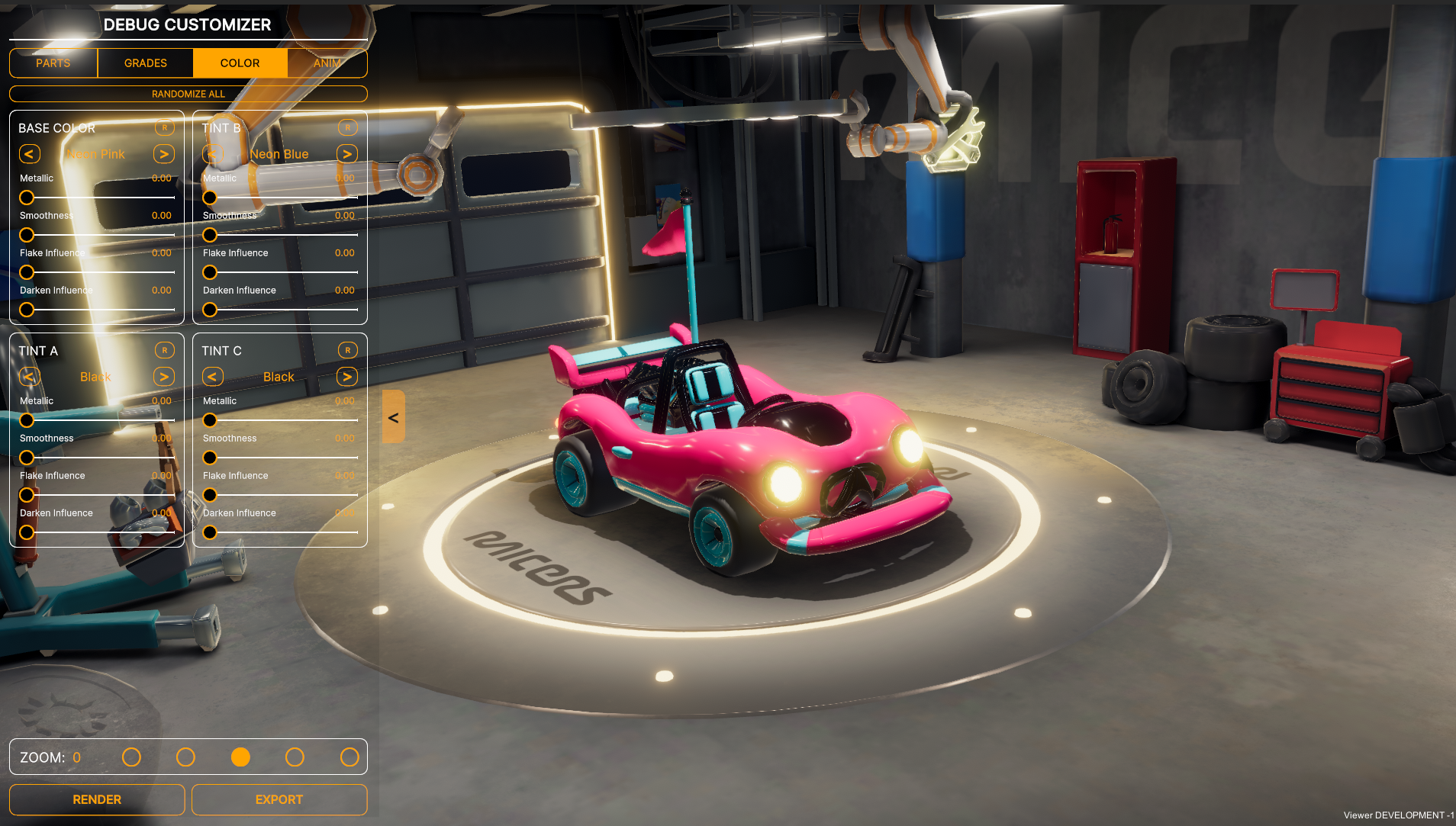Randomize Tint A with its R button
The height and width of the screenshot is (826, 1456).
tap(165, 350)
